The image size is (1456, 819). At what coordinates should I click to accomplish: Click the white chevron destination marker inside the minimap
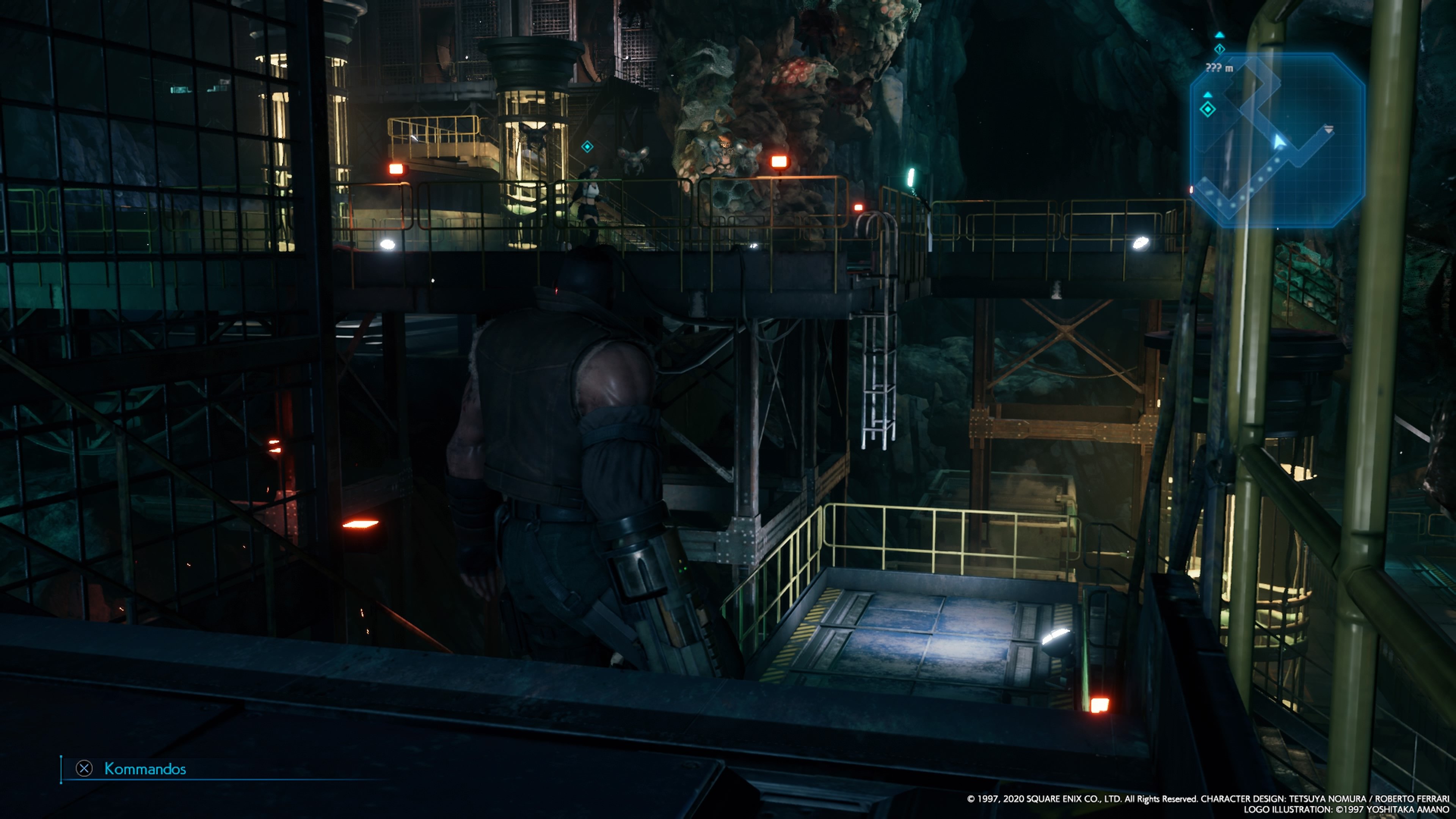pyautogui.click(x=1329, y=129)
